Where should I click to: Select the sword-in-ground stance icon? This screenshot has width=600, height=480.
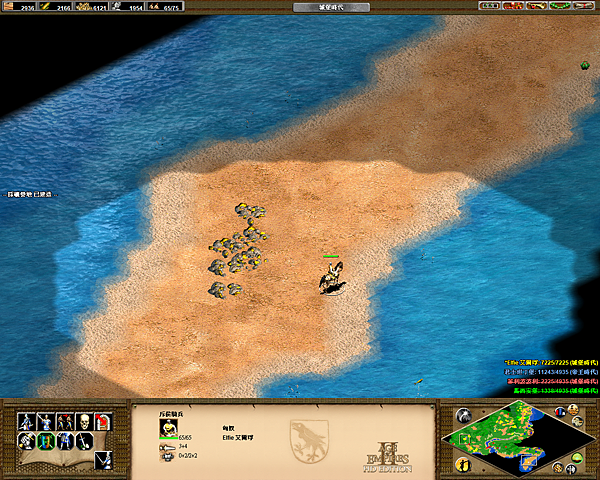tap(85, 440)
